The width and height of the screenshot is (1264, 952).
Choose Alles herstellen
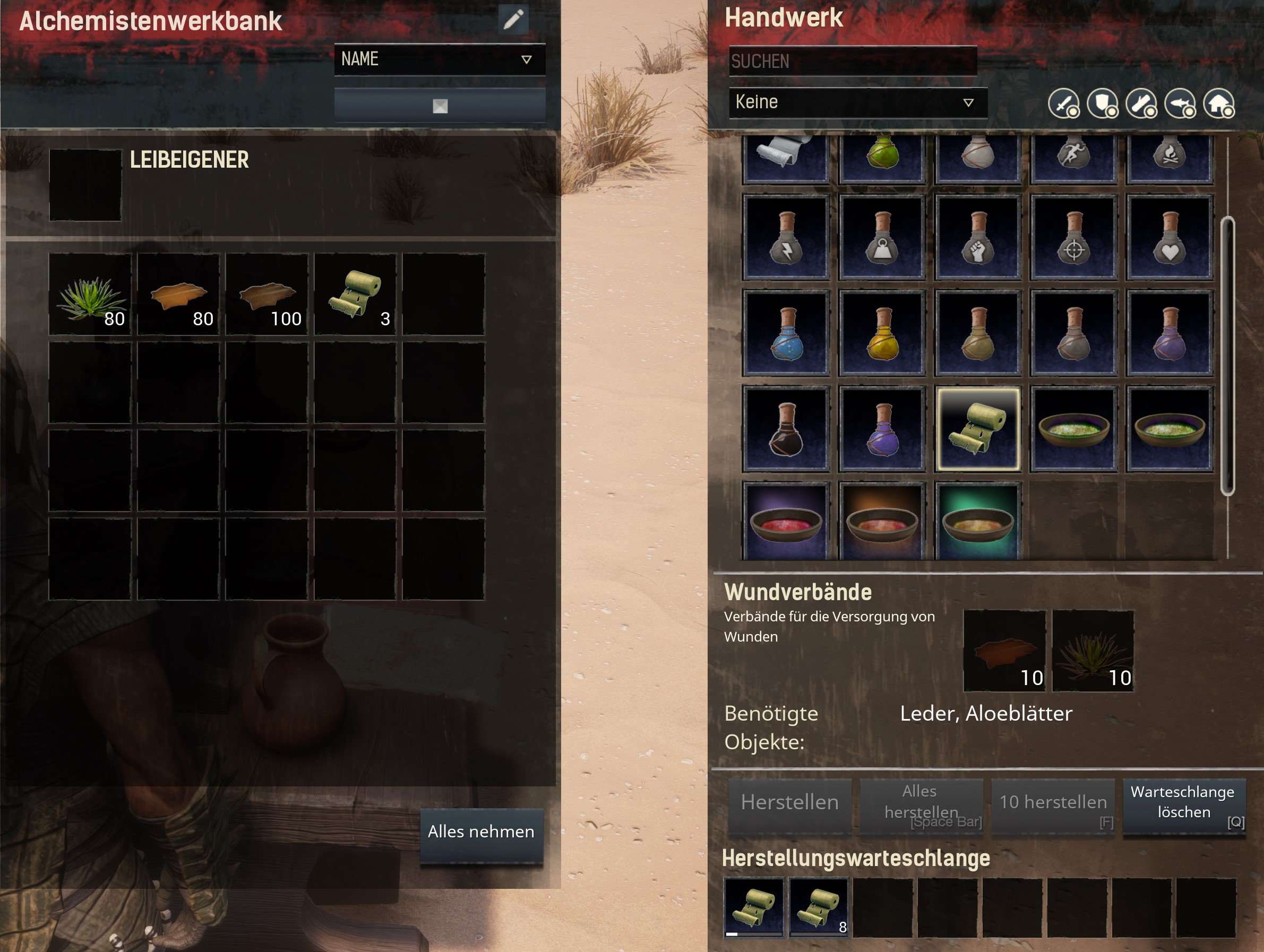point(921,802)
